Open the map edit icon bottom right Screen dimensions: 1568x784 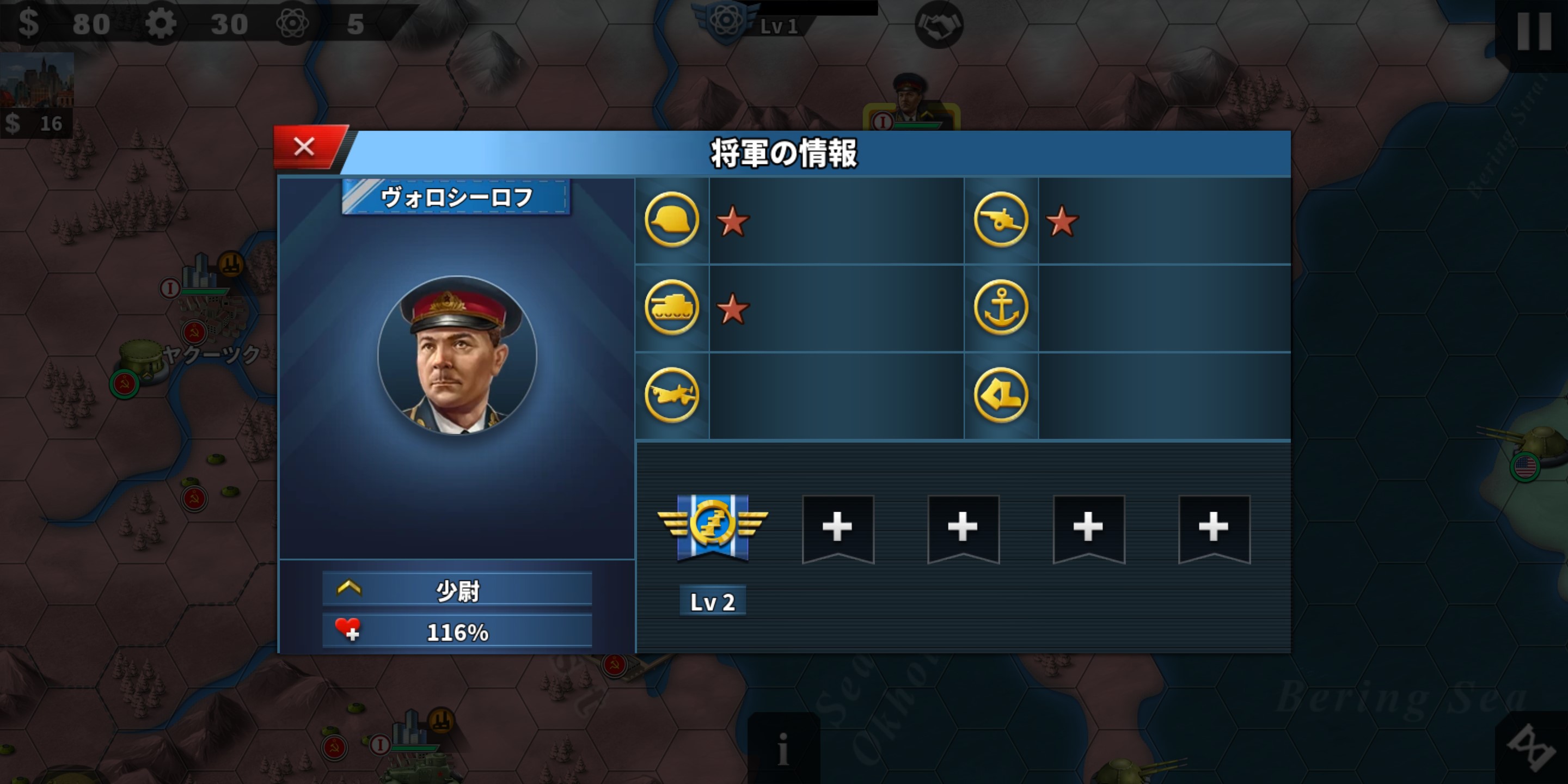(1532, 749)
